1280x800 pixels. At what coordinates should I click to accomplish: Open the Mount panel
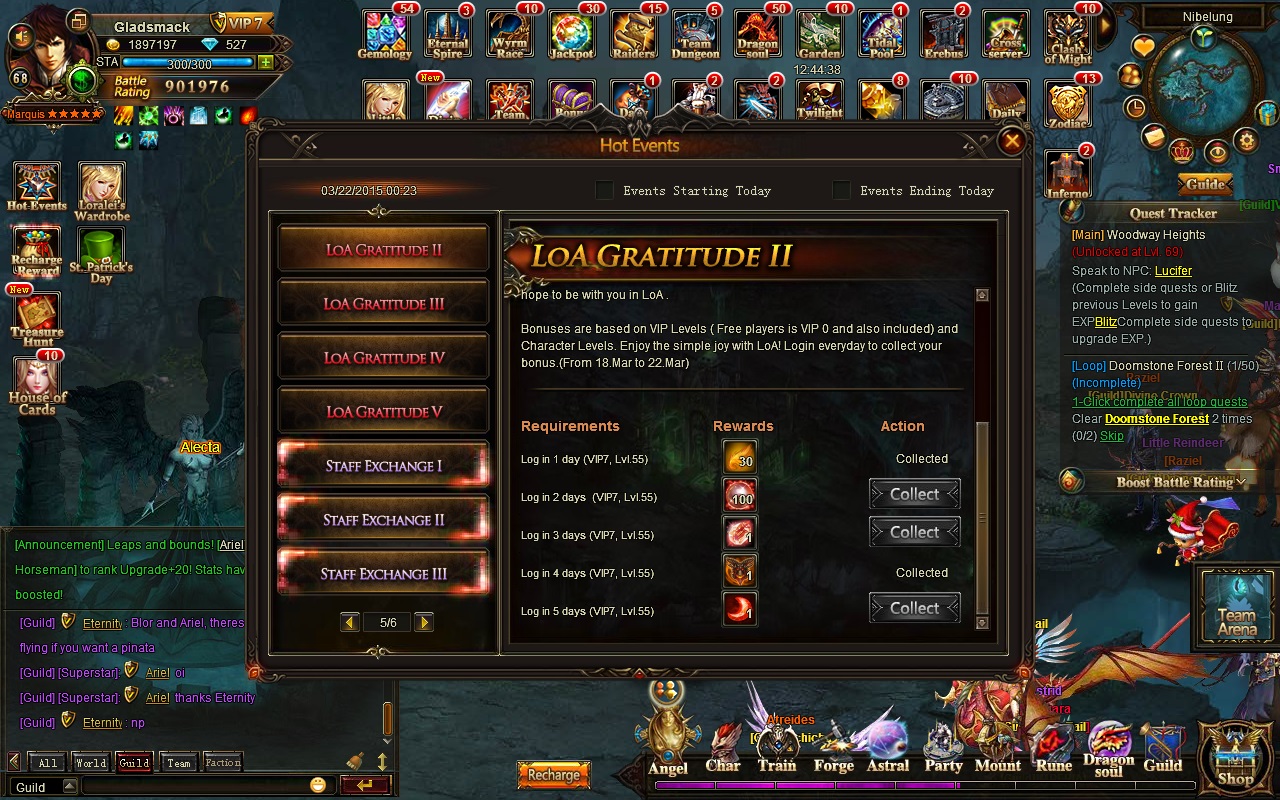997,750
